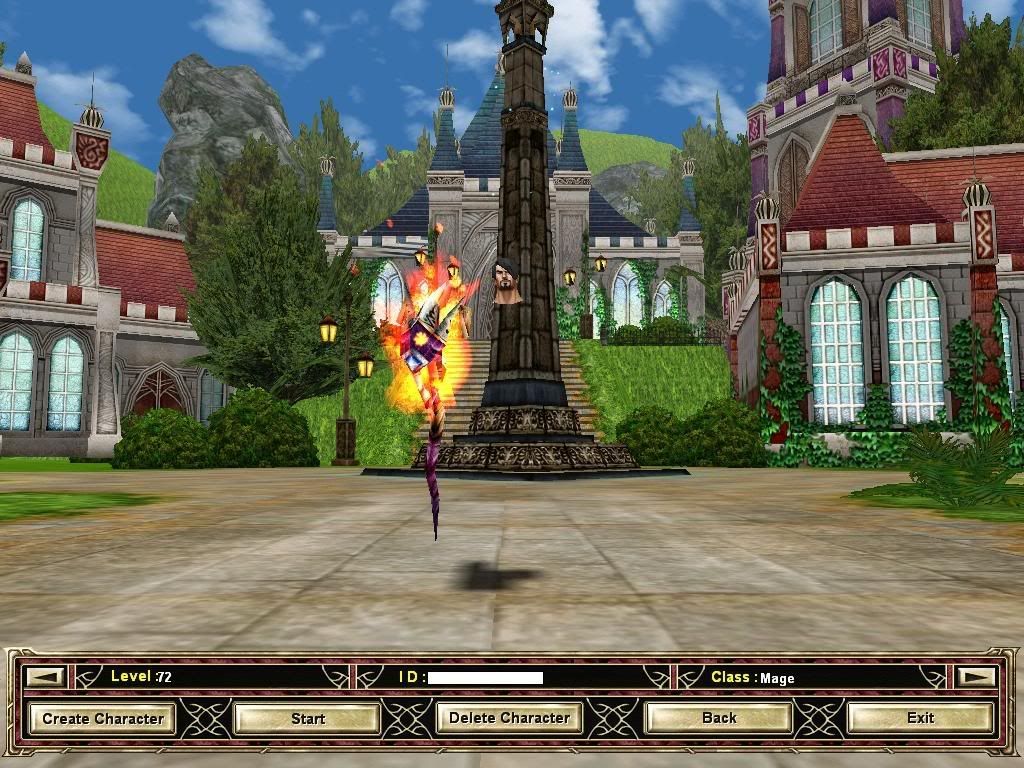Go Back to the previous screen
Image resolution: width=1024 pixels, height=768 pixels.
719,718
